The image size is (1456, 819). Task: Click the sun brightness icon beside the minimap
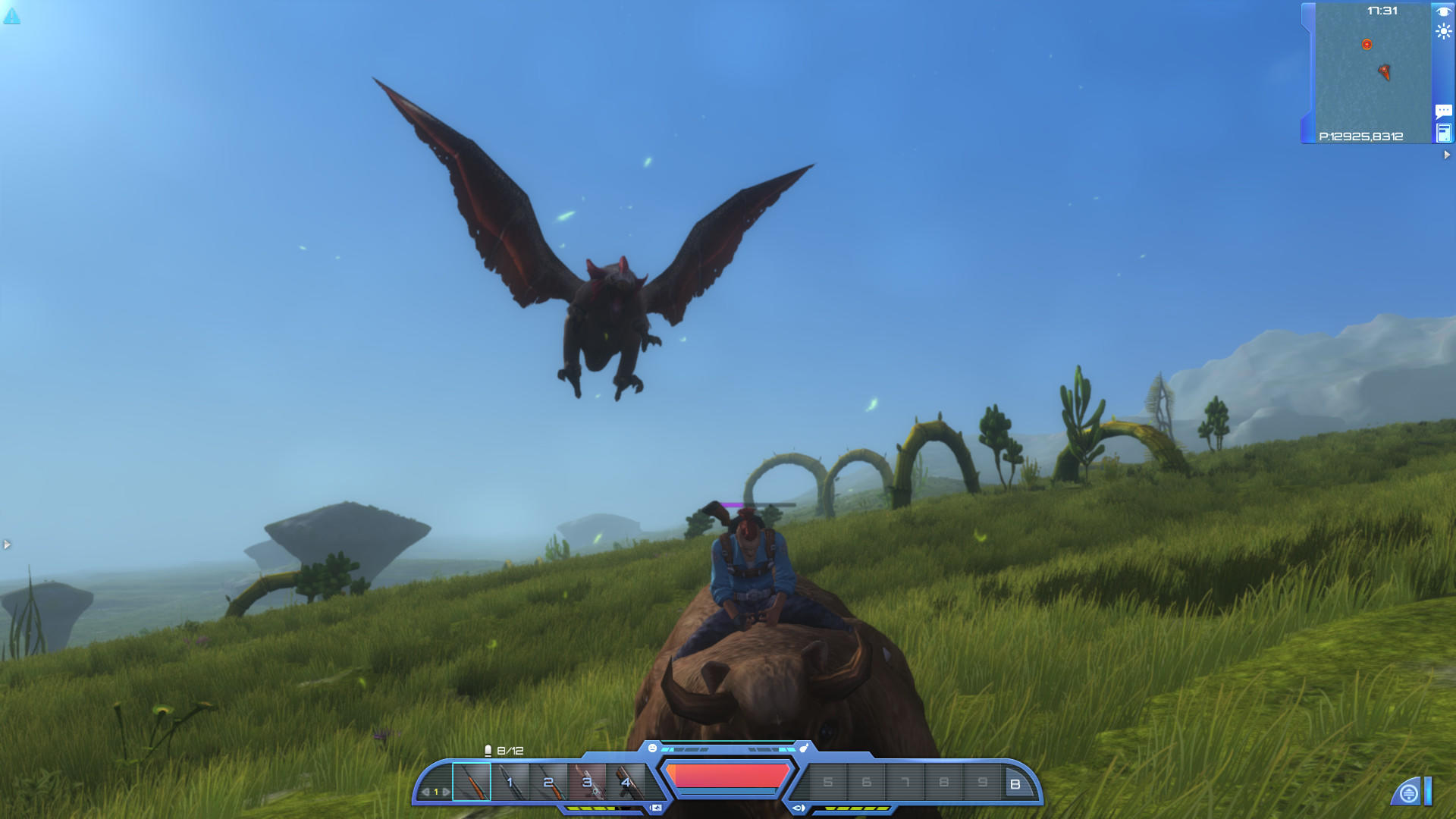tap(1443, 32)
